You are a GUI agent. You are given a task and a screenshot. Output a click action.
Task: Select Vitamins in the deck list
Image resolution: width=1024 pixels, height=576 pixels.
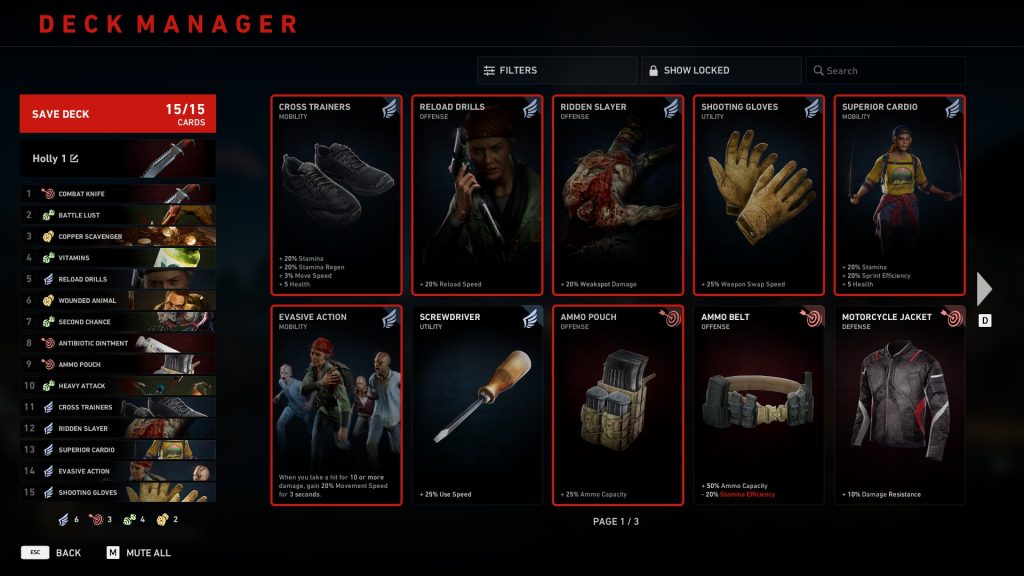(x=117, y=258)
